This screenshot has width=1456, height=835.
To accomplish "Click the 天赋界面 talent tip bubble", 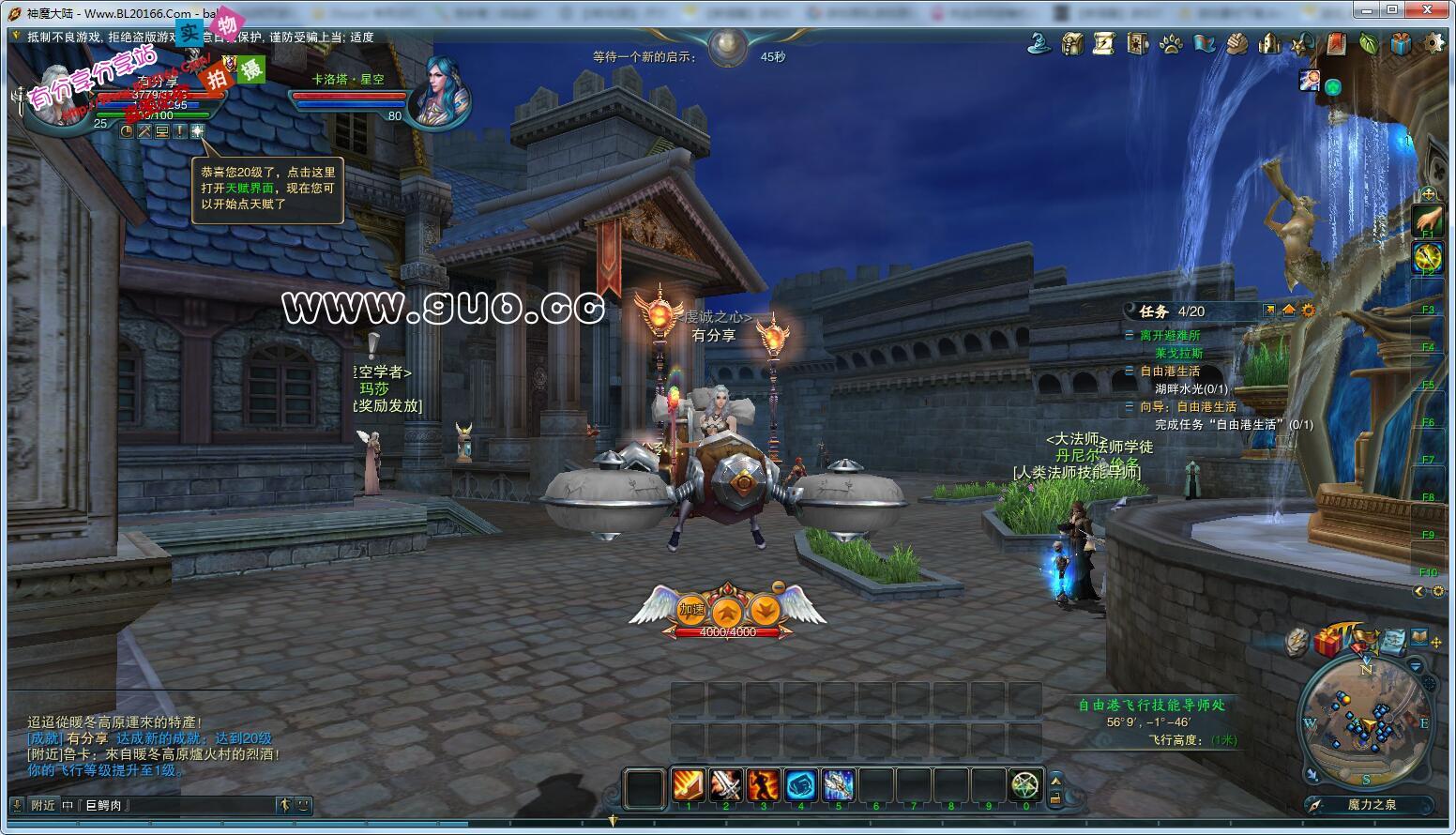I will [266, 188].
